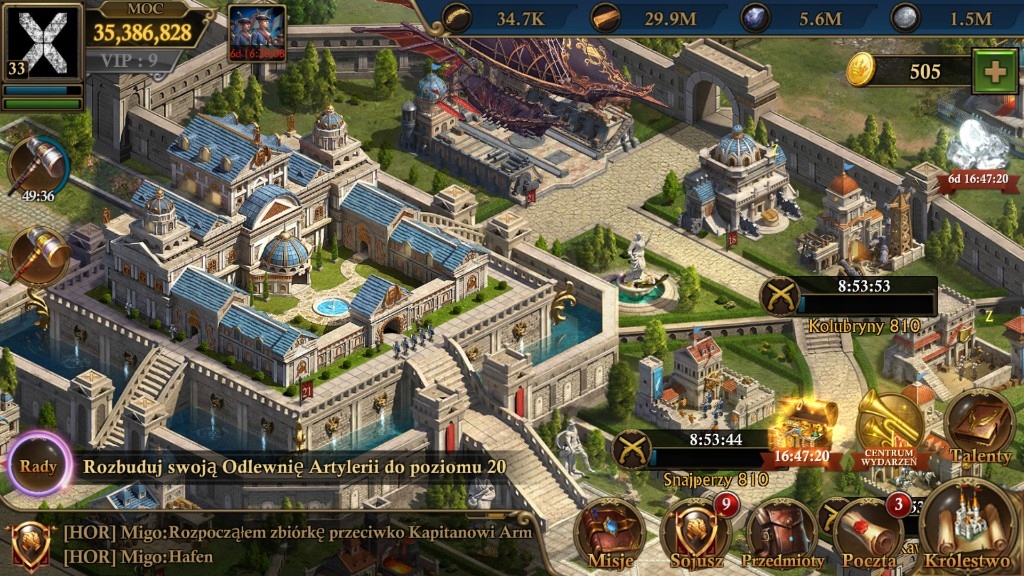Open the second hammer build queue
Image resolution: width=1024 pixels, height=576 pixels.
[39, 255]
